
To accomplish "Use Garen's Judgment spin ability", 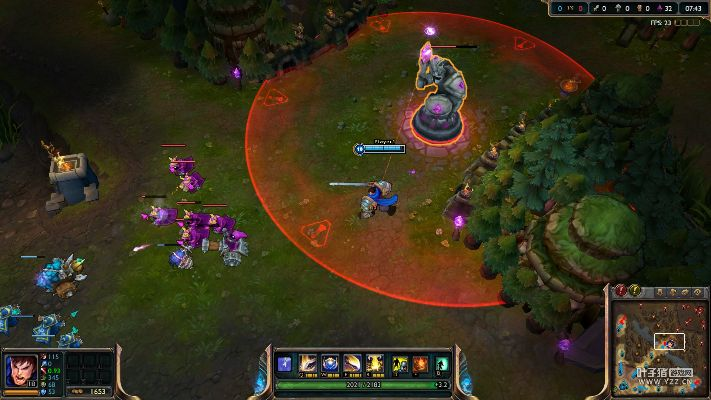I will click(x=352, y=363).
